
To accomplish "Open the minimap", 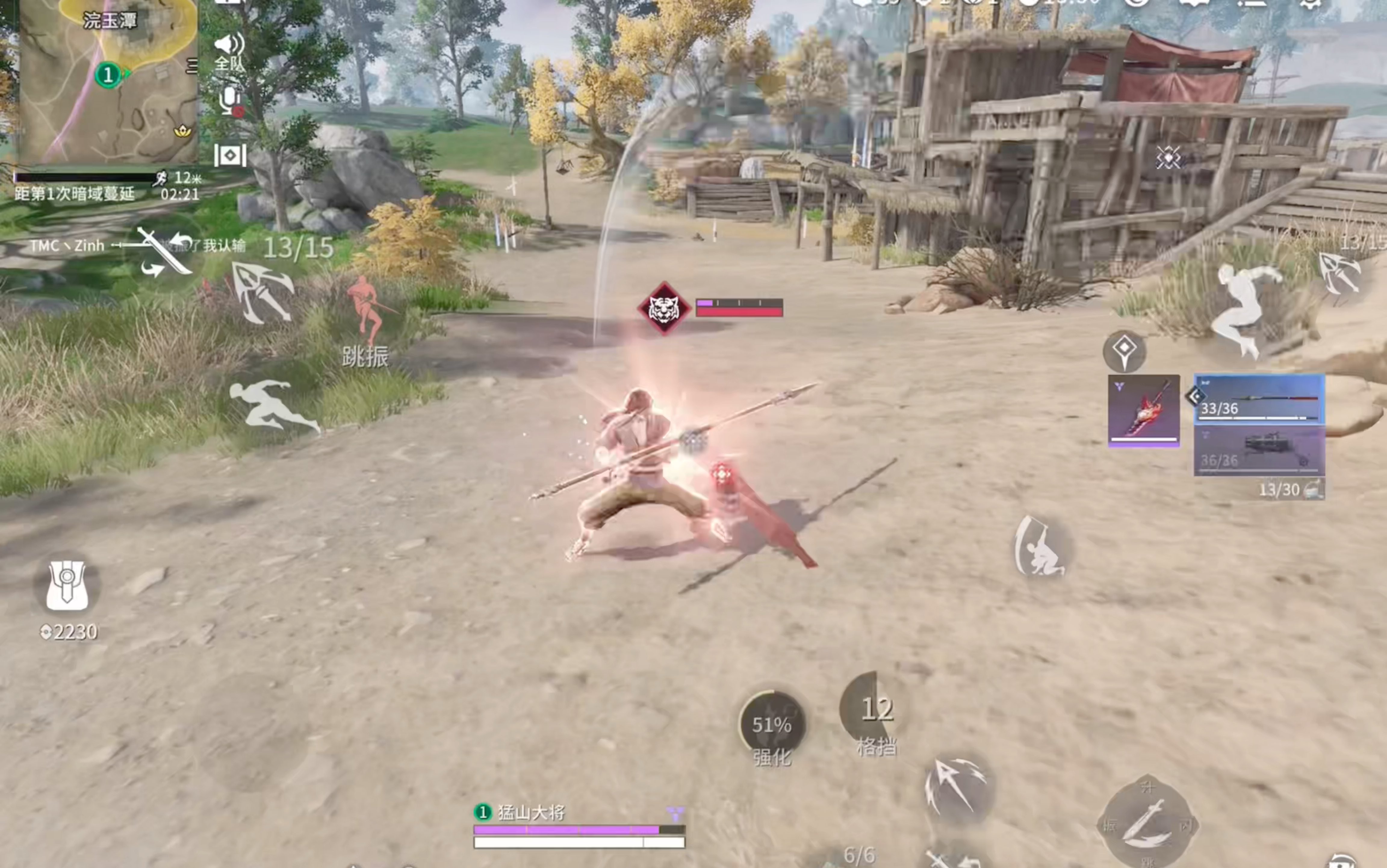I will point(108,80).
